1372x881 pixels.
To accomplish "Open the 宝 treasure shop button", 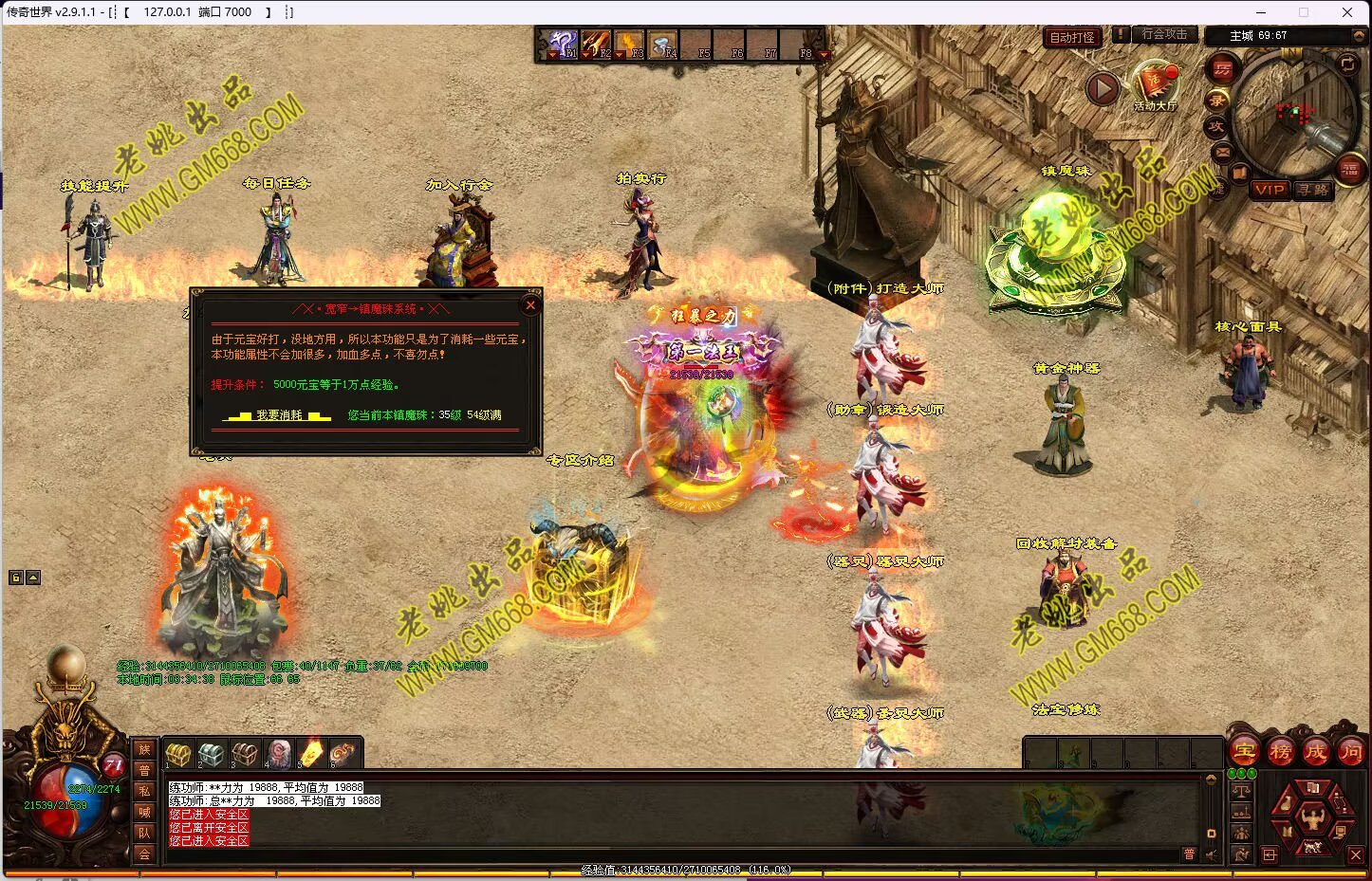I will tap(1244, 752).
